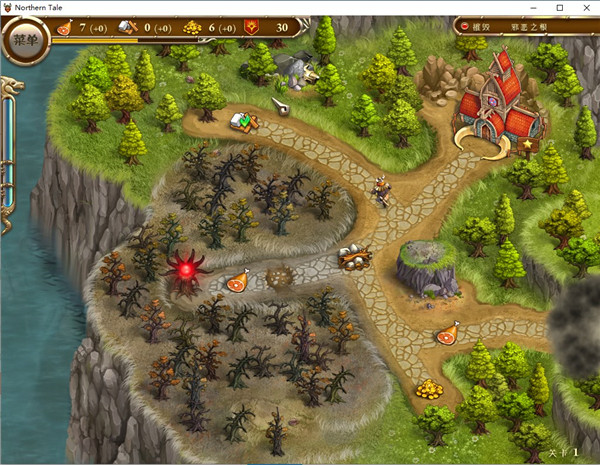Collapse the objectives panel with the minus button
Screen dimensions: 600x465
click(466, 26)
